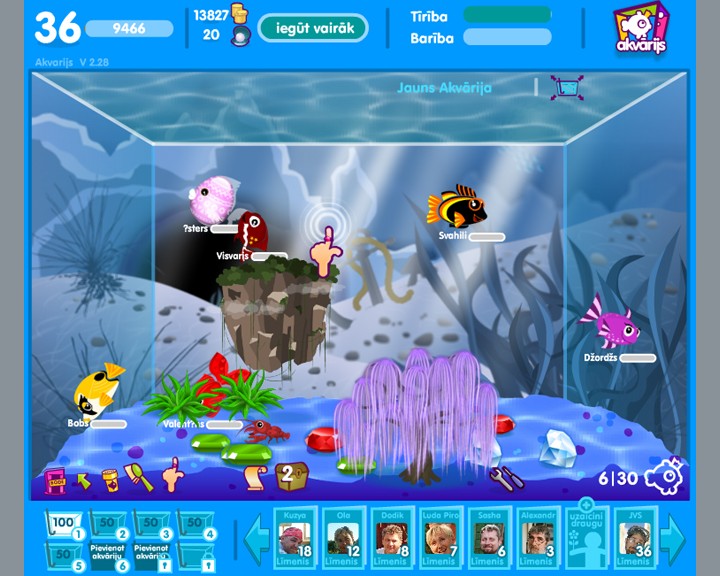
Task: Open the gear settings icon
Action: (x=665, y=477)
